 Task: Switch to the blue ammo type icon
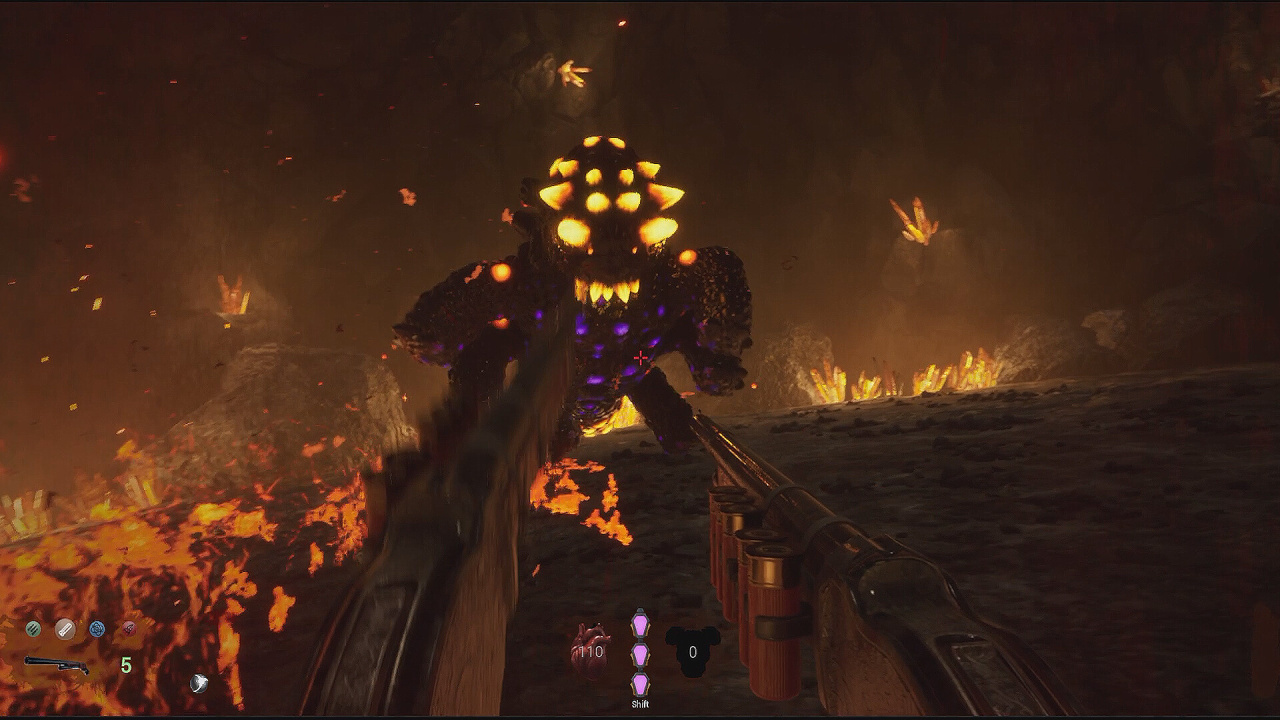tap(97, 629)
